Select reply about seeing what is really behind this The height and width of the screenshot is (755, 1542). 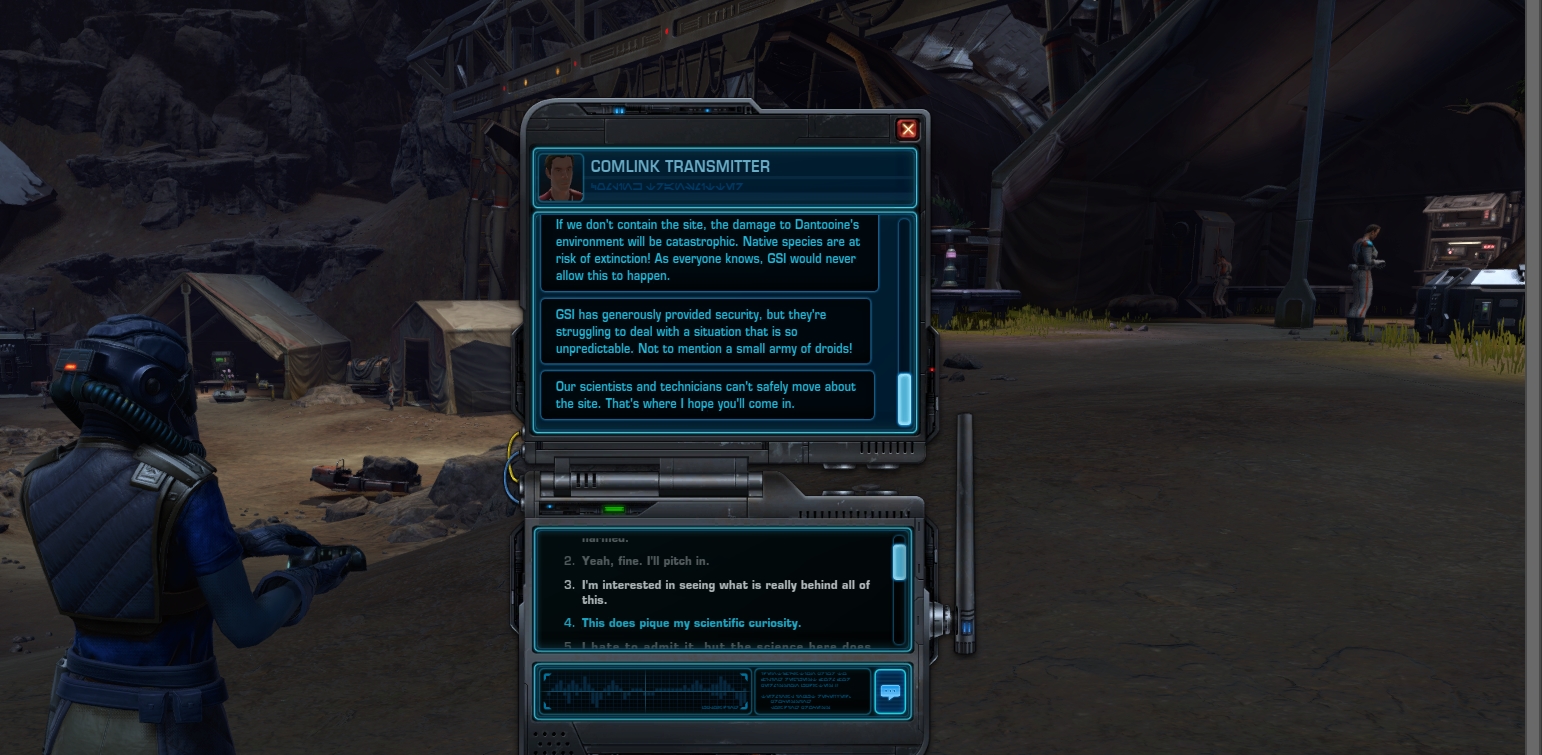(x=725, y=592)
